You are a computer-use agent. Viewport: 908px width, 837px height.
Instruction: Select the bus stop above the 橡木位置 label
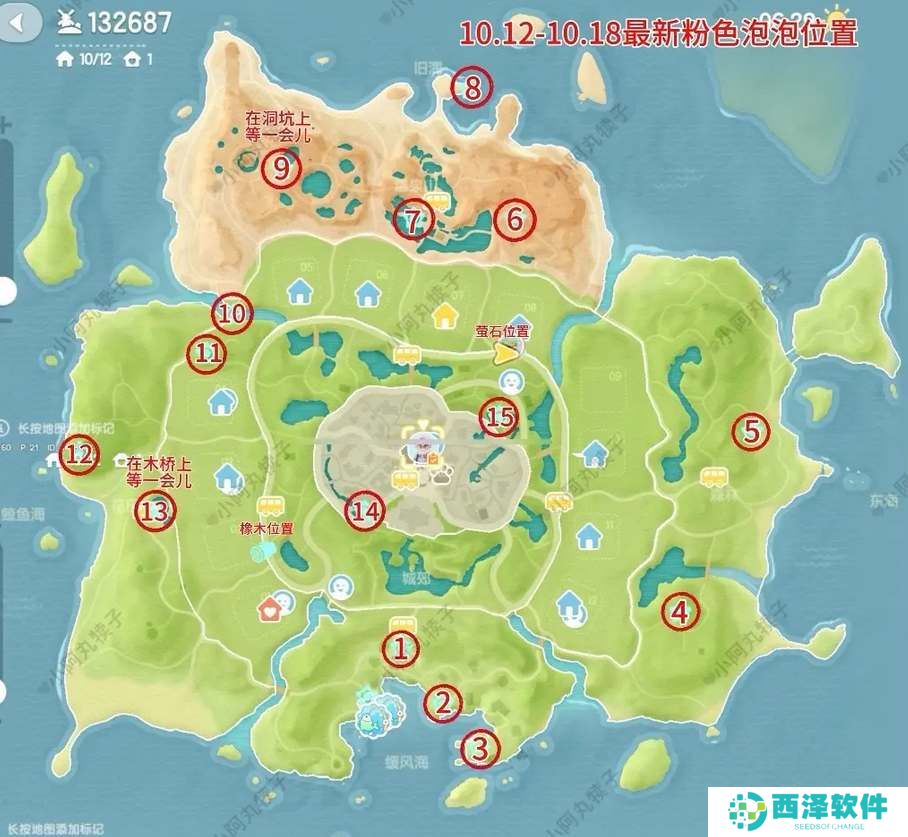(268, 507)
